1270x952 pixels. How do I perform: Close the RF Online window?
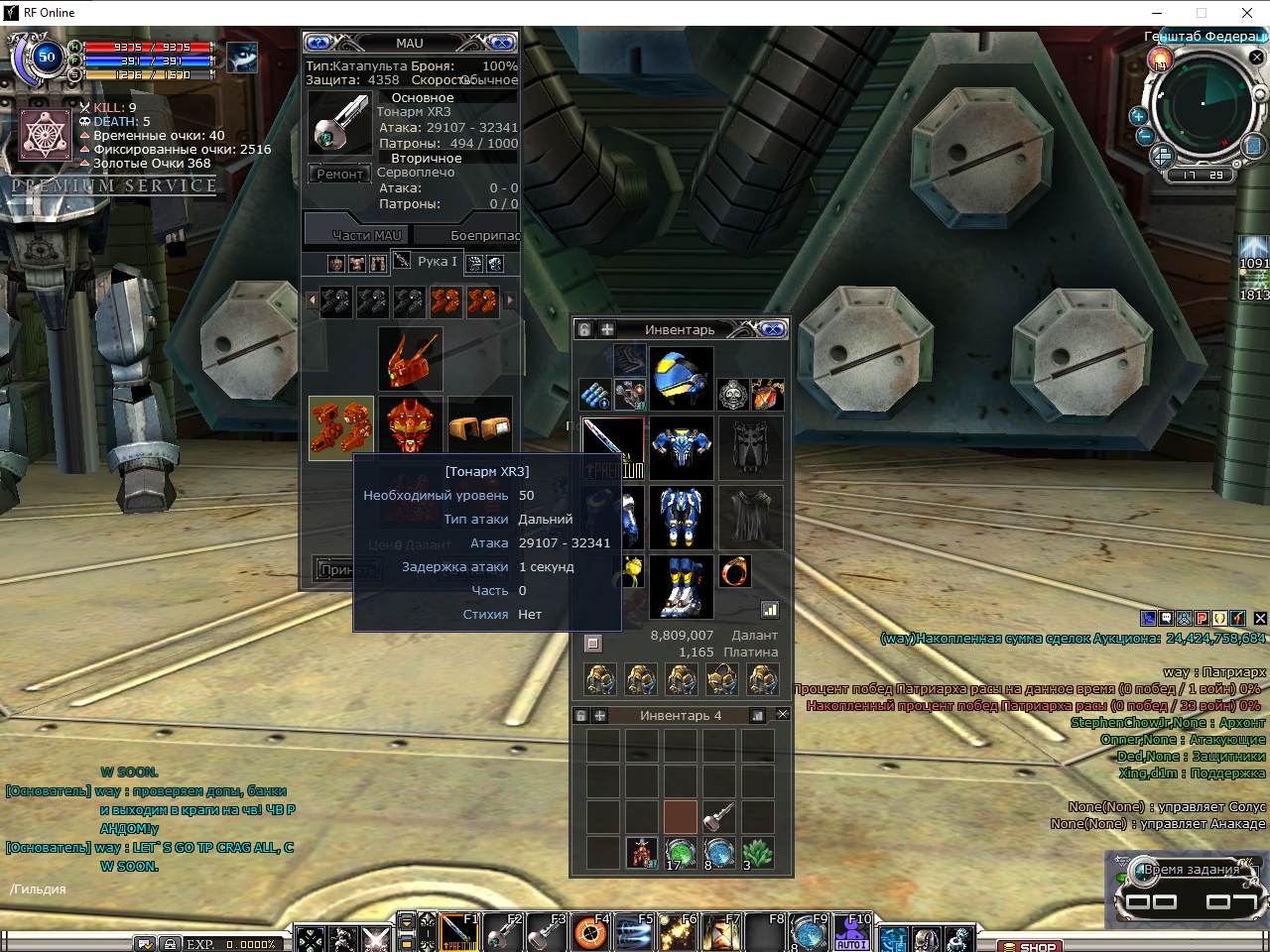[x=1247, y=13]
